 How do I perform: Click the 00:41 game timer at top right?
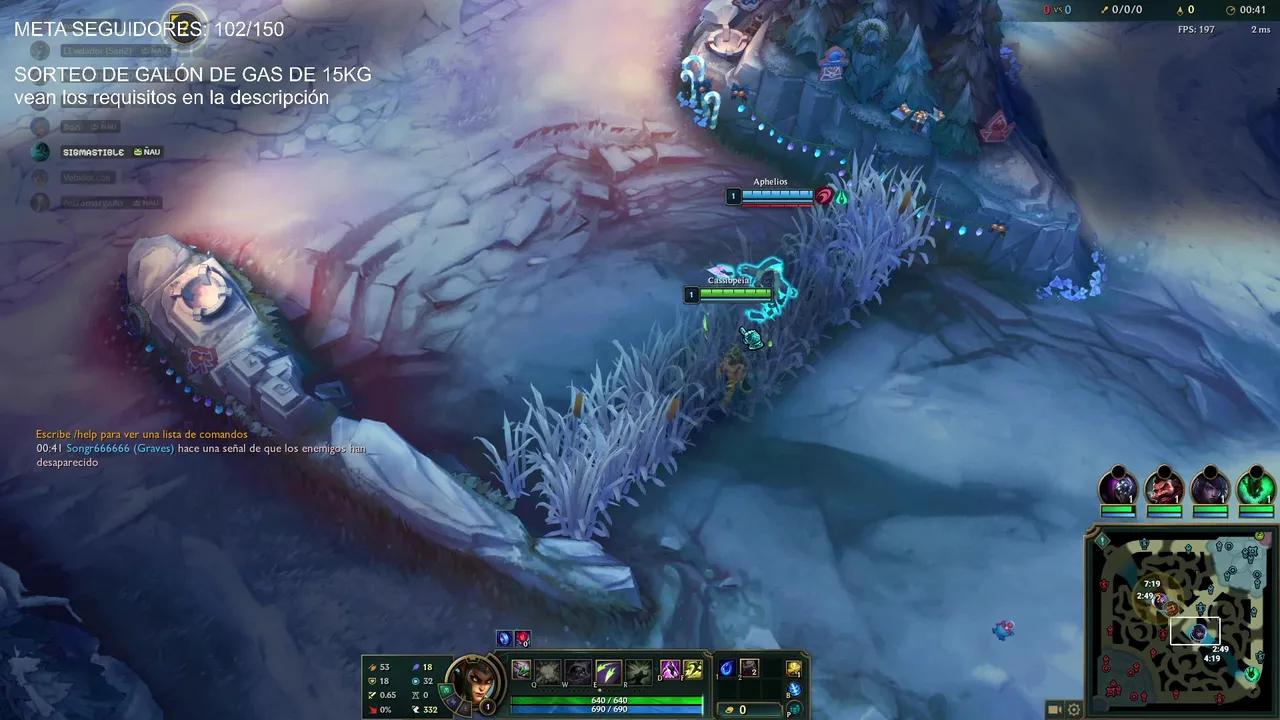click(1252, 11)
